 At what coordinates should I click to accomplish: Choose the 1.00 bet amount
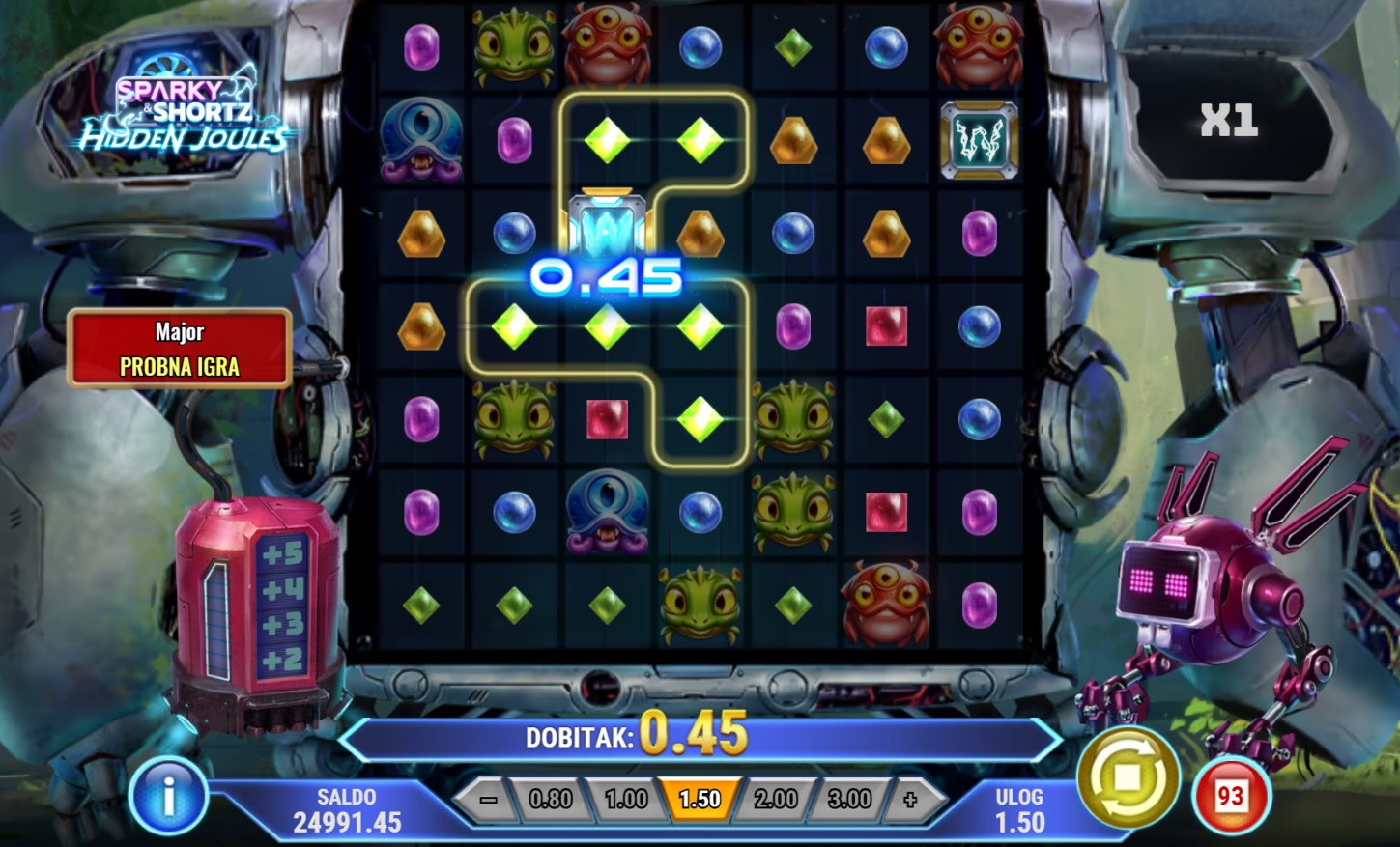click(625, 800)
